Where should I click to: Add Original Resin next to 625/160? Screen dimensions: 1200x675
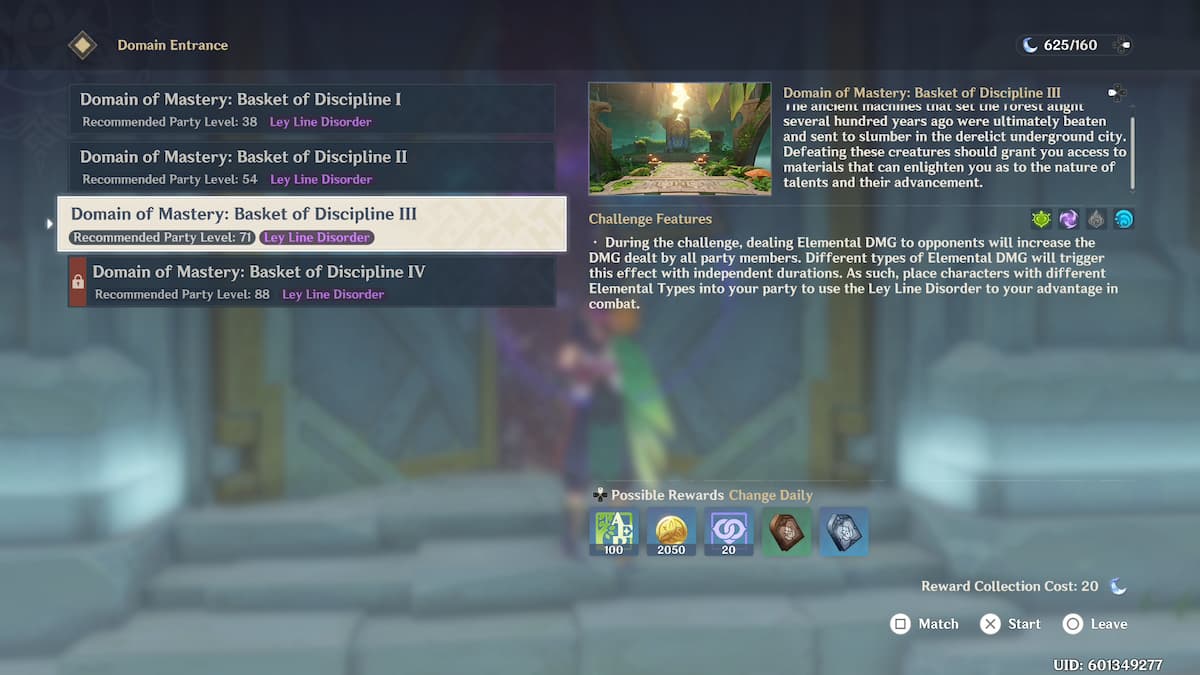[1122, 45]
